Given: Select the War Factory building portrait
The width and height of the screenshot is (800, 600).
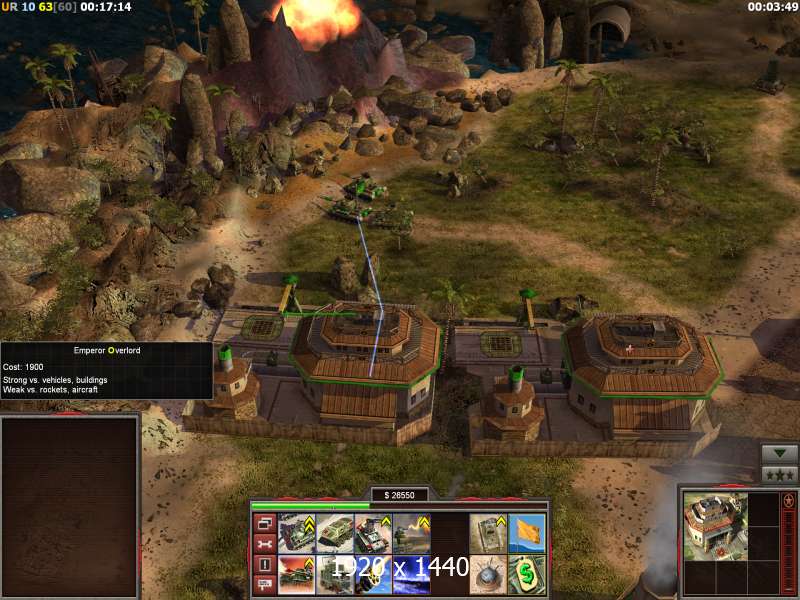Looking at the screenshot, I should (x=713, y=522).
